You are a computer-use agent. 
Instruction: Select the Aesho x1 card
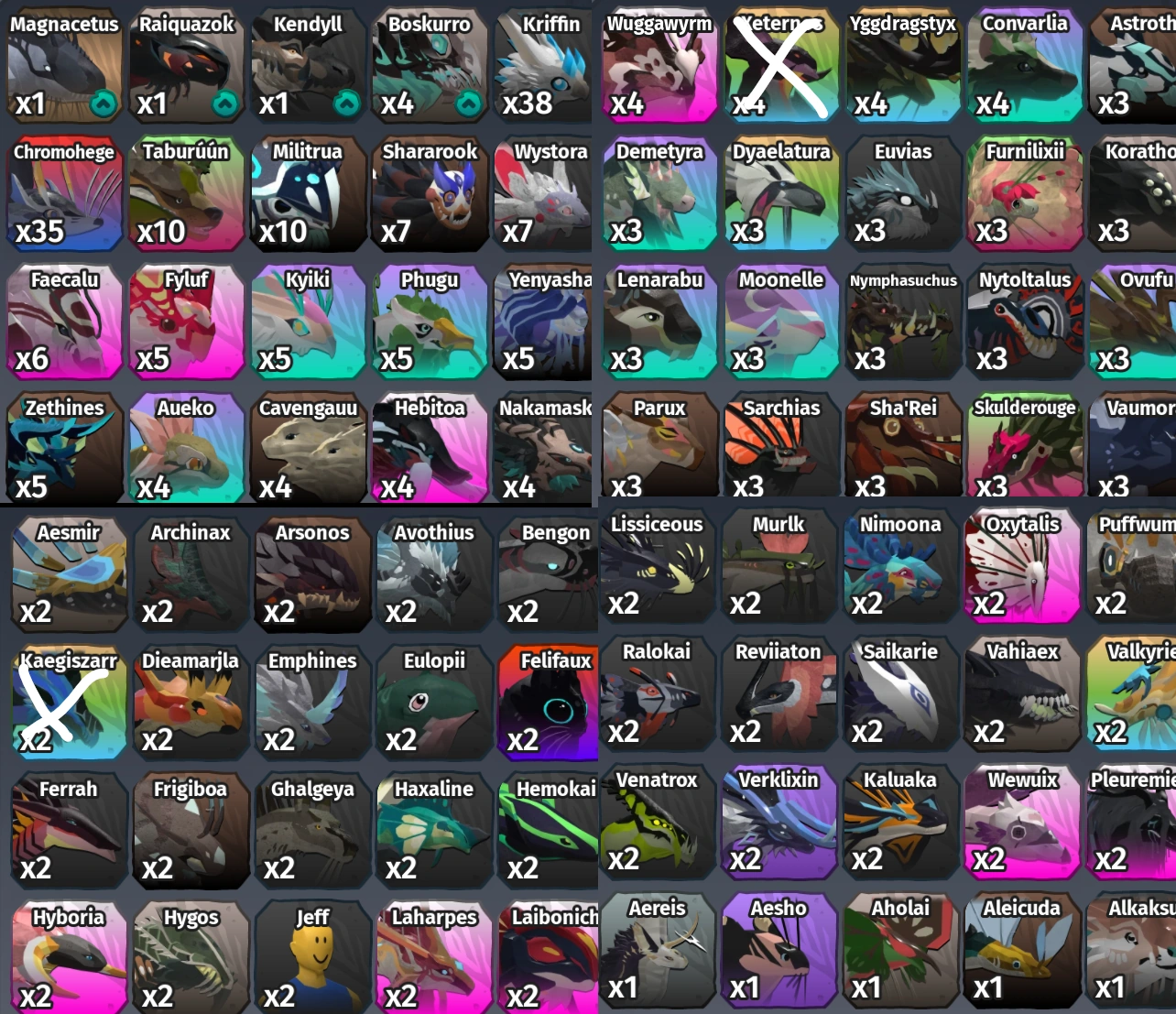(x=779, y=950)
